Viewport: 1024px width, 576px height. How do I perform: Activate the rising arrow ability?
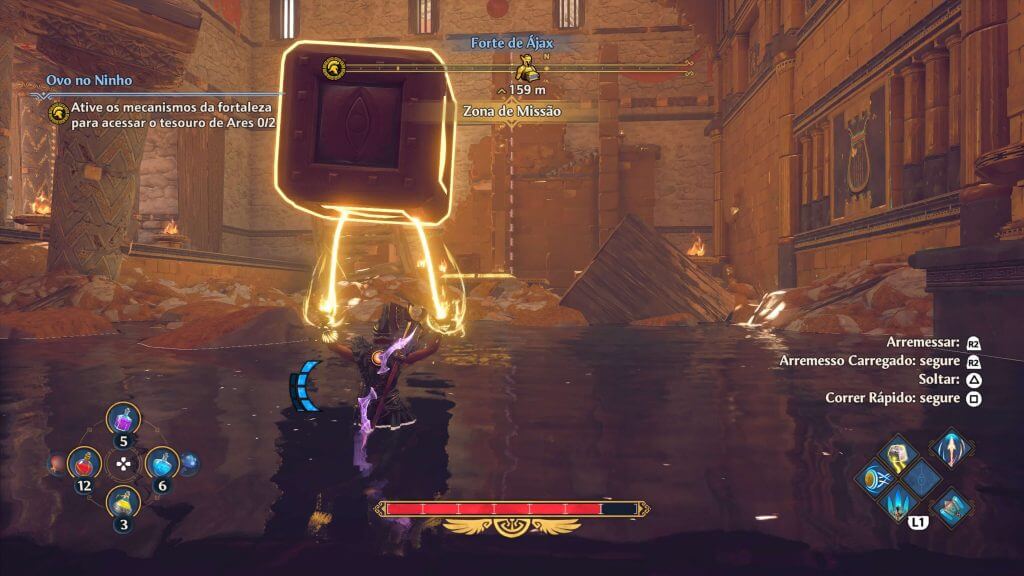949,447
